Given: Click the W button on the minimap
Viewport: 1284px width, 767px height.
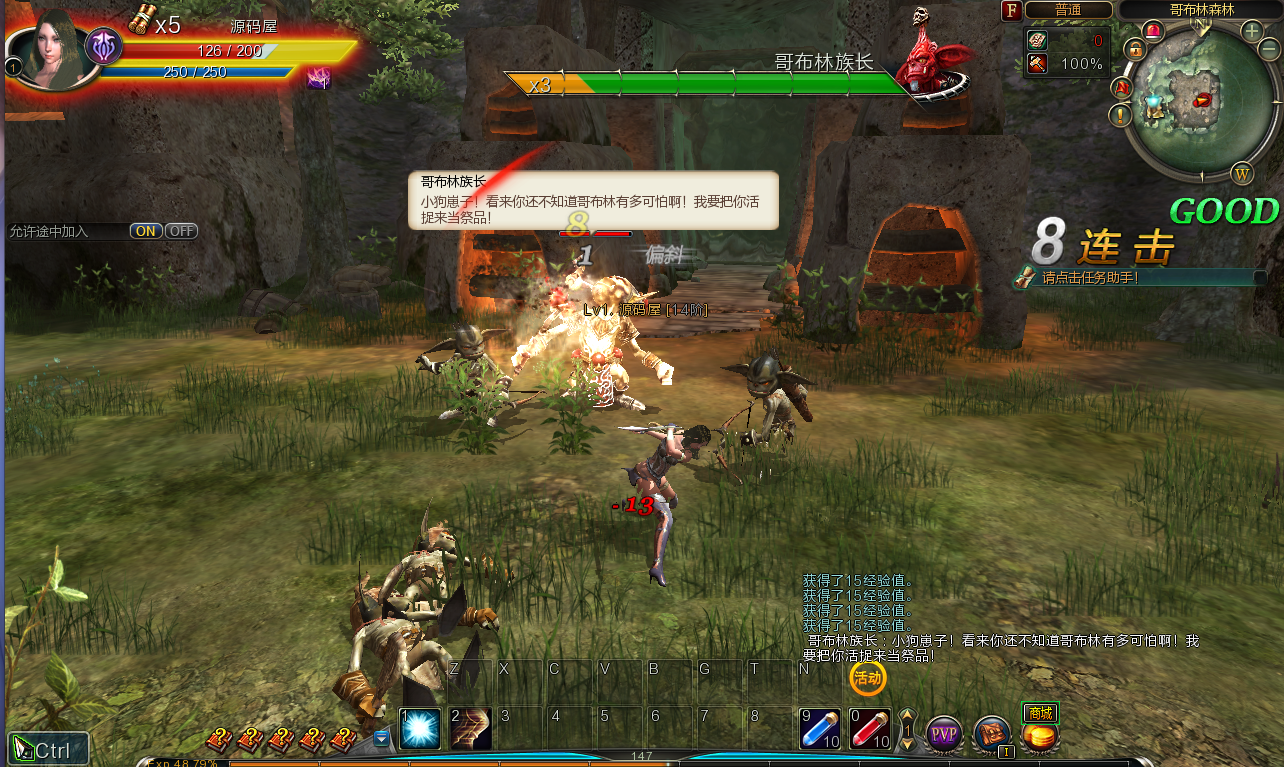Looking at the screenshot, I should coord(1243,173).
